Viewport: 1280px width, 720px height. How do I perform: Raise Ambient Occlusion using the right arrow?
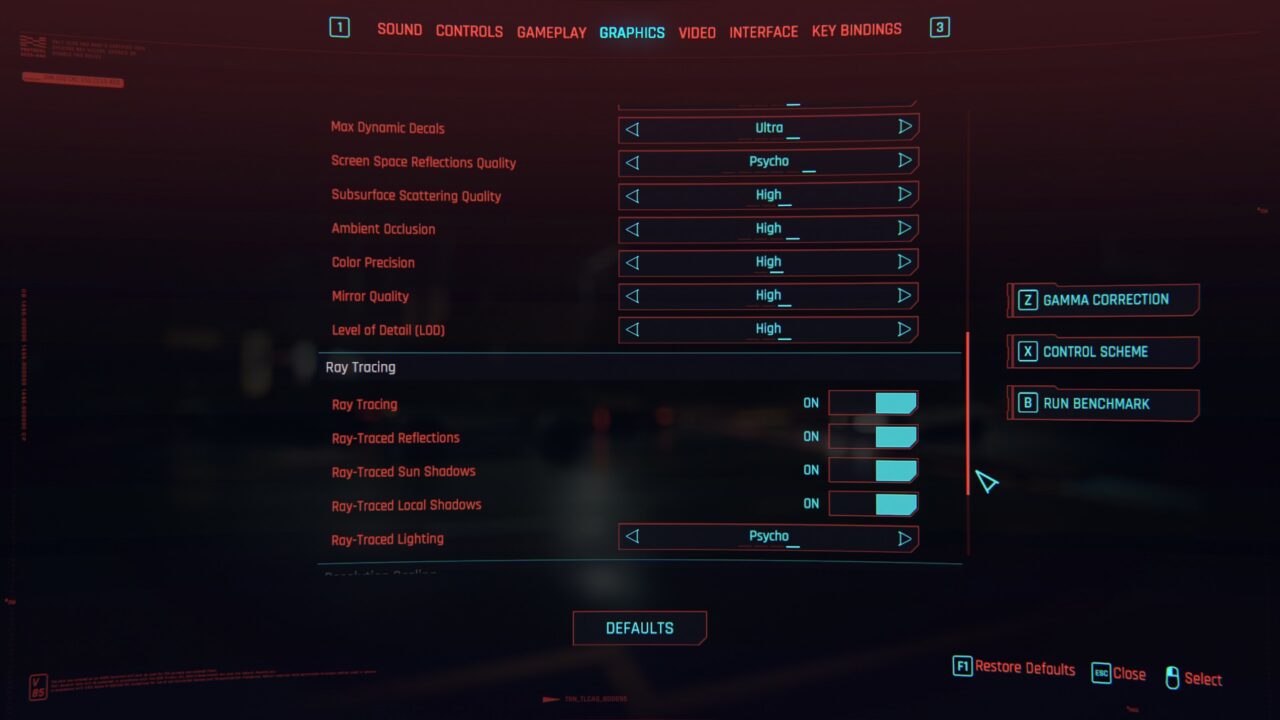pyautogui.click(x=903, y=229)
